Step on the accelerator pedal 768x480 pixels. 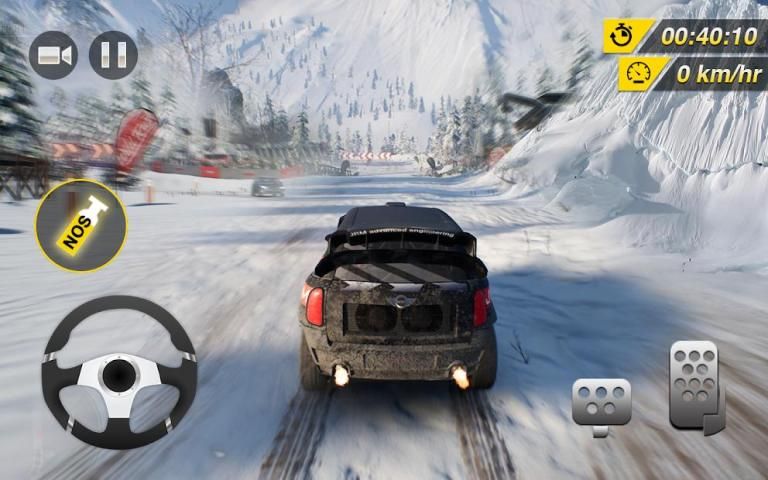tap(696, 386)
